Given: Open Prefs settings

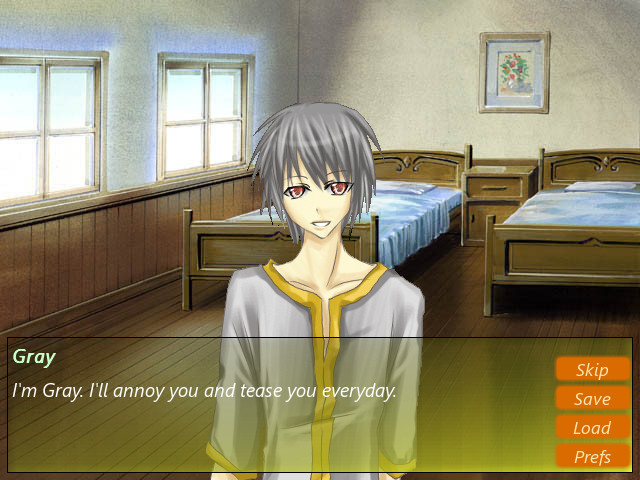Looking at the screenshot, I should [592, 457].
